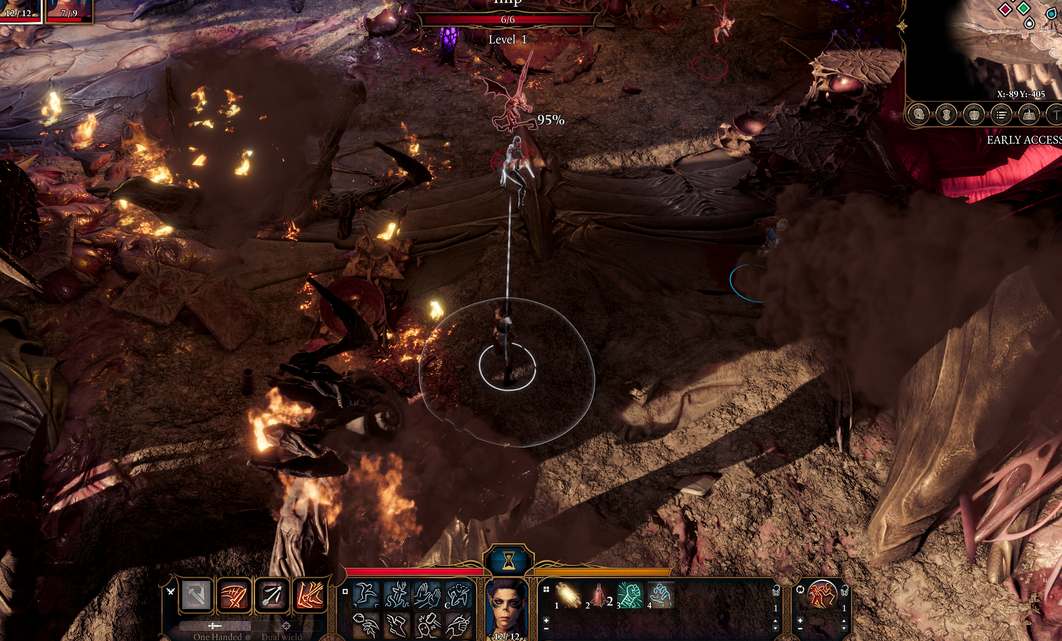This screenshot has height=641, width=1062.
Task: Activate the ranged bow attack icon
Action: coord(272,595)
